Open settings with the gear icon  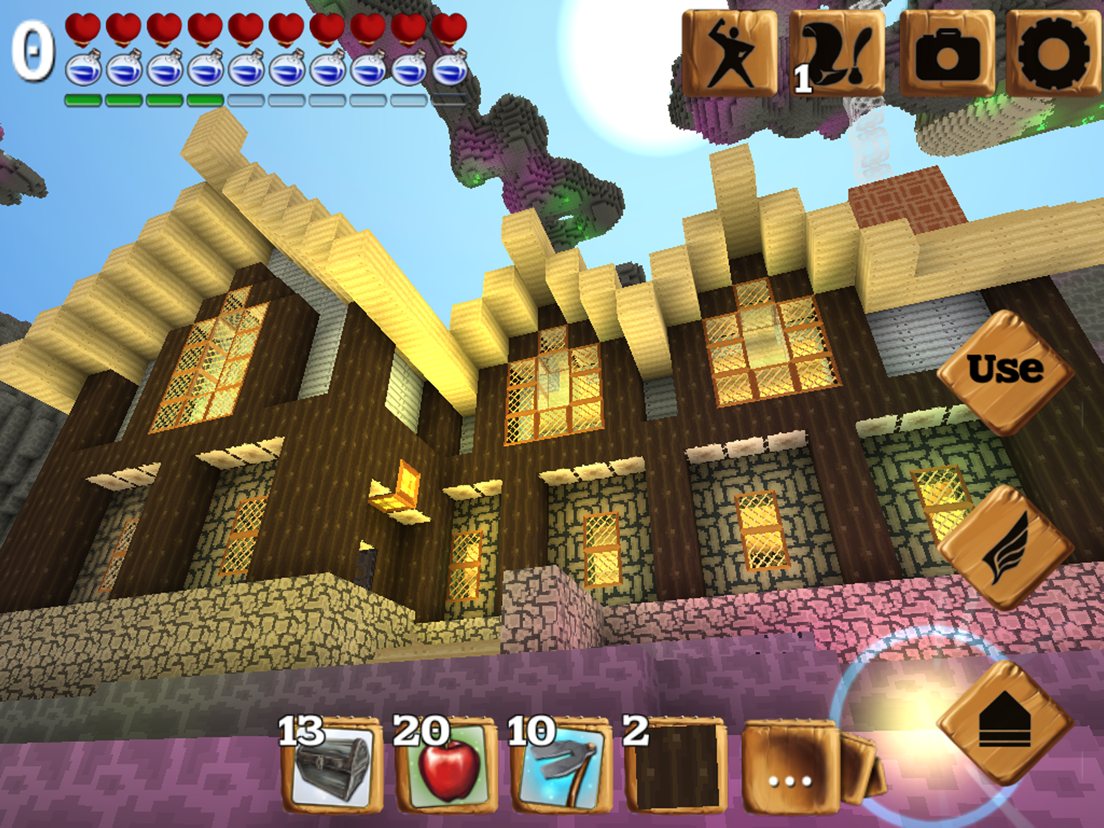(1053, 53)
